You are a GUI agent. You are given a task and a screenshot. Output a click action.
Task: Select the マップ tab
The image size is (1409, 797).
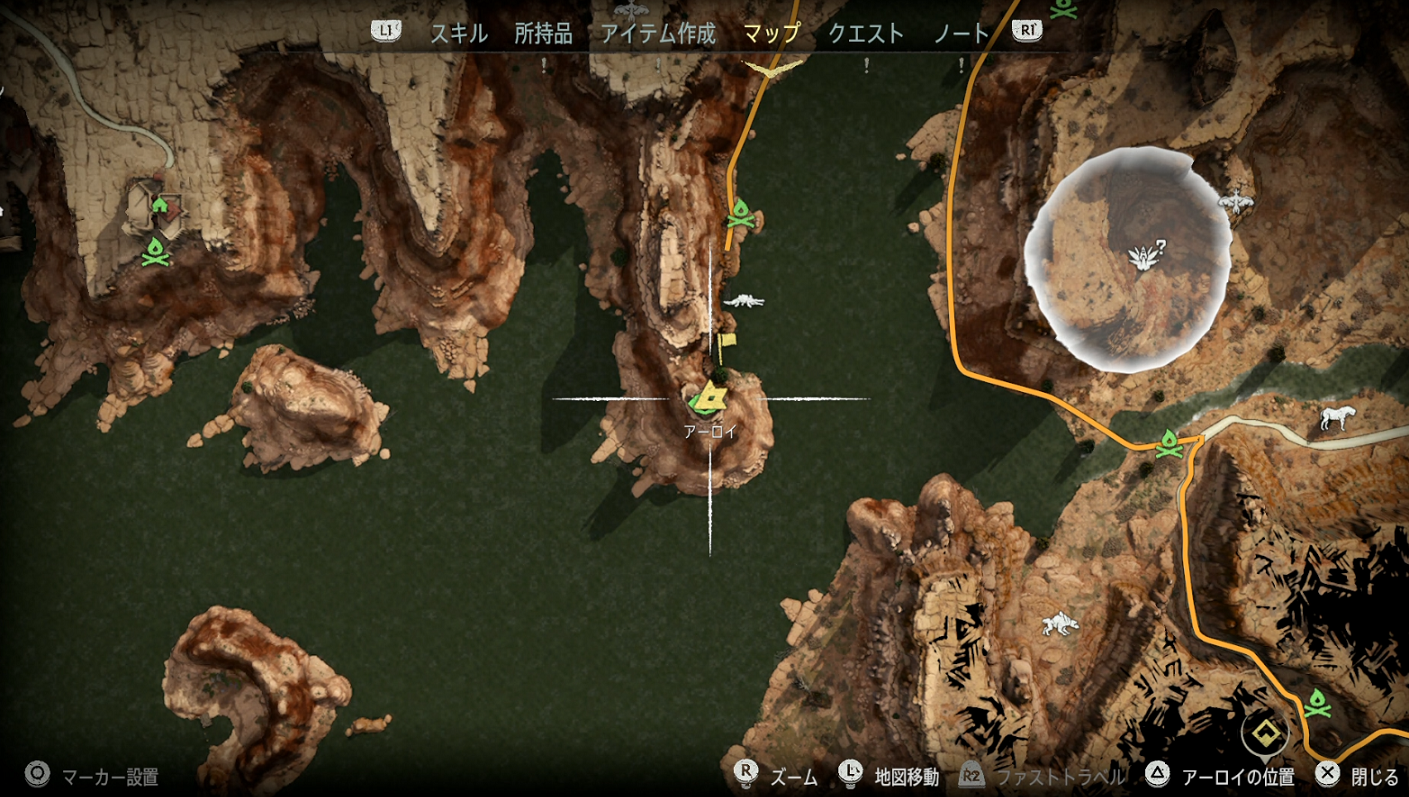[x=772, y=34]
